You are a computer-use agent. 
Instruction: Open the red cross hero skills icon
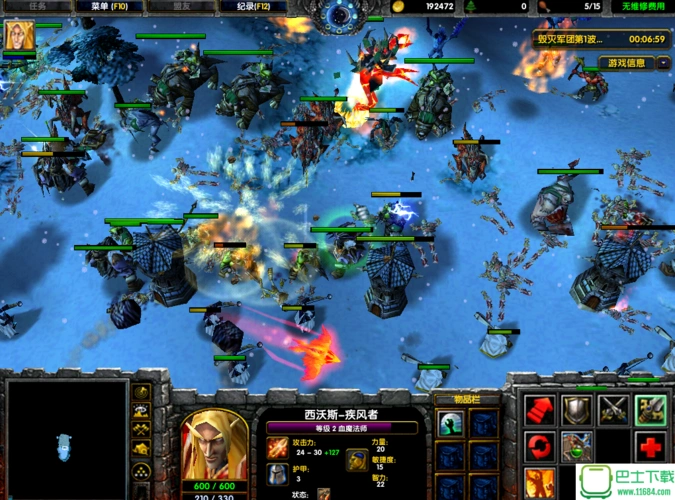point(650,445)
